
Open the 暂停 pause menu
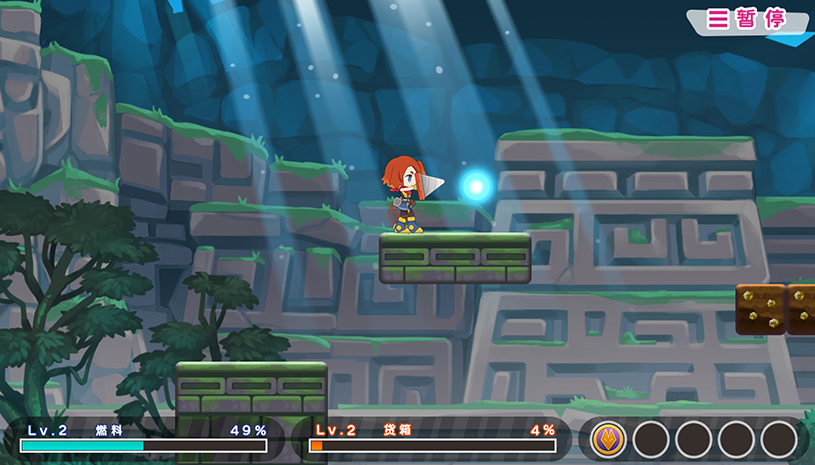point(746,19)
